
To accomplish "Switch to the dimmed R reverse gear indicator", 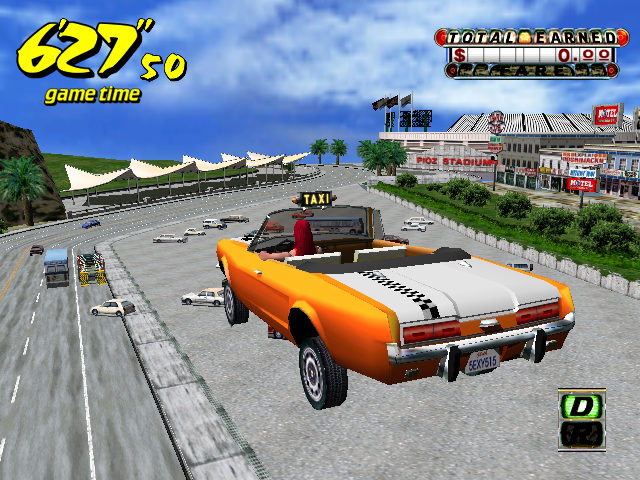I will click(581, 435).
